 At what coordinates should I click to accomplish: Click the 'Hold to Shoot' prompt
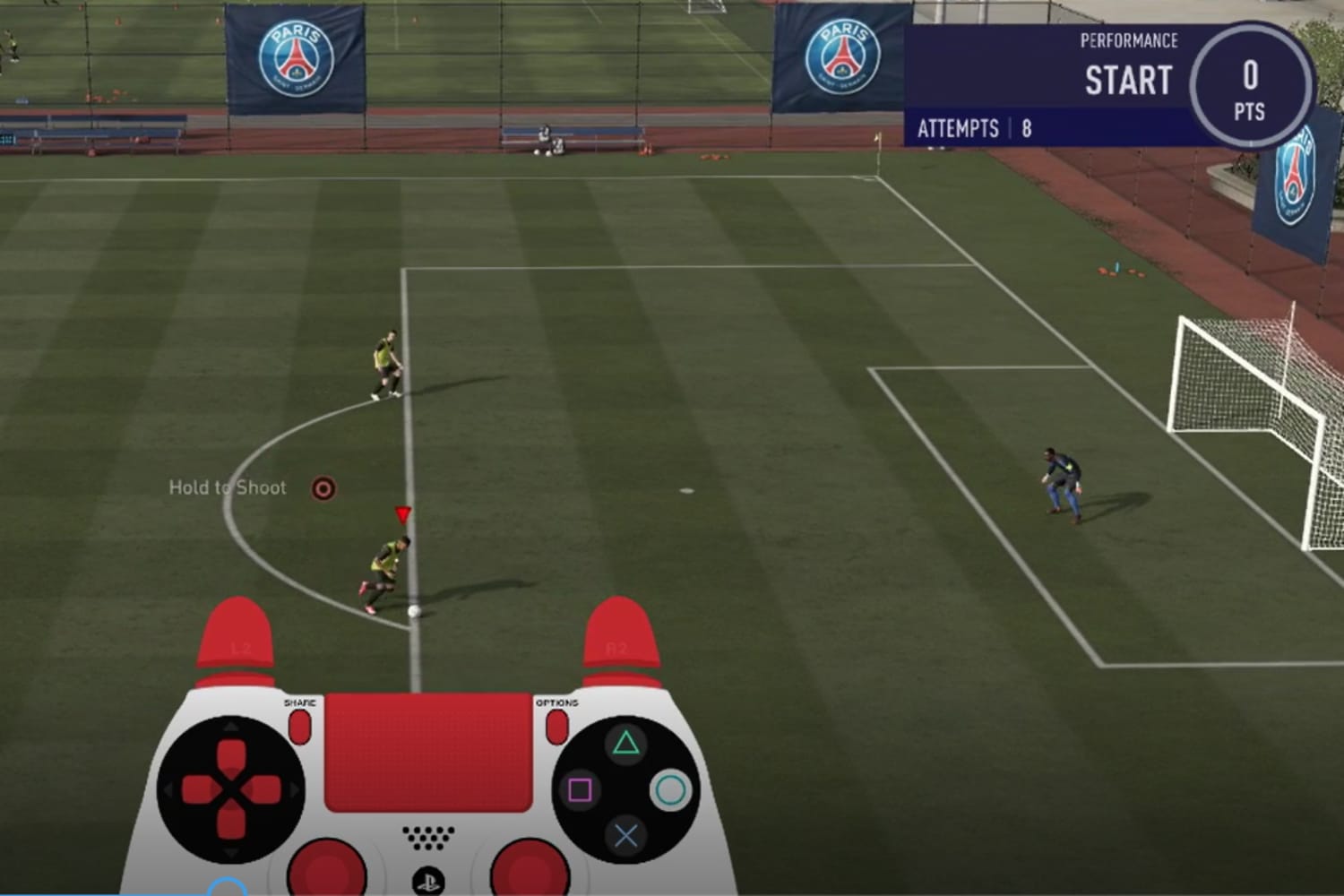coord(227,487)
